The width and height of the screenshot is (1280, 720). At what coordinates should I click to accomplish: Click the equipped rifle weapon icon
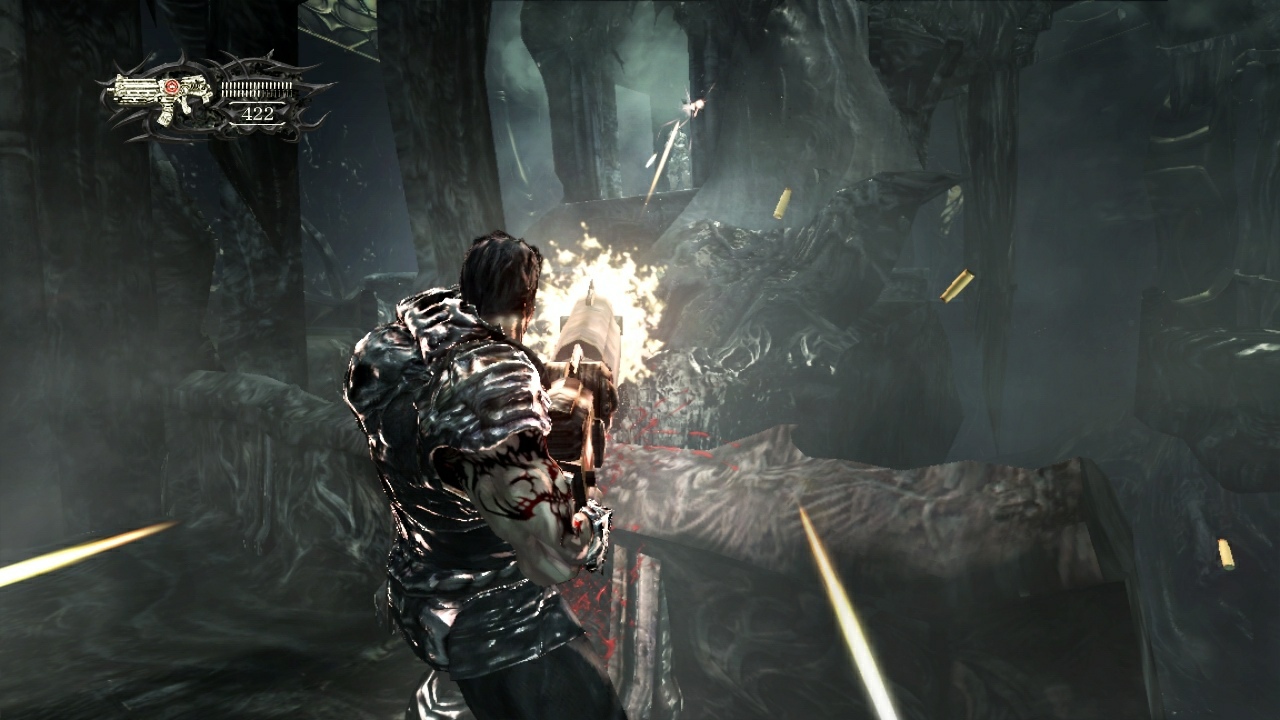(x=160, y=96)
